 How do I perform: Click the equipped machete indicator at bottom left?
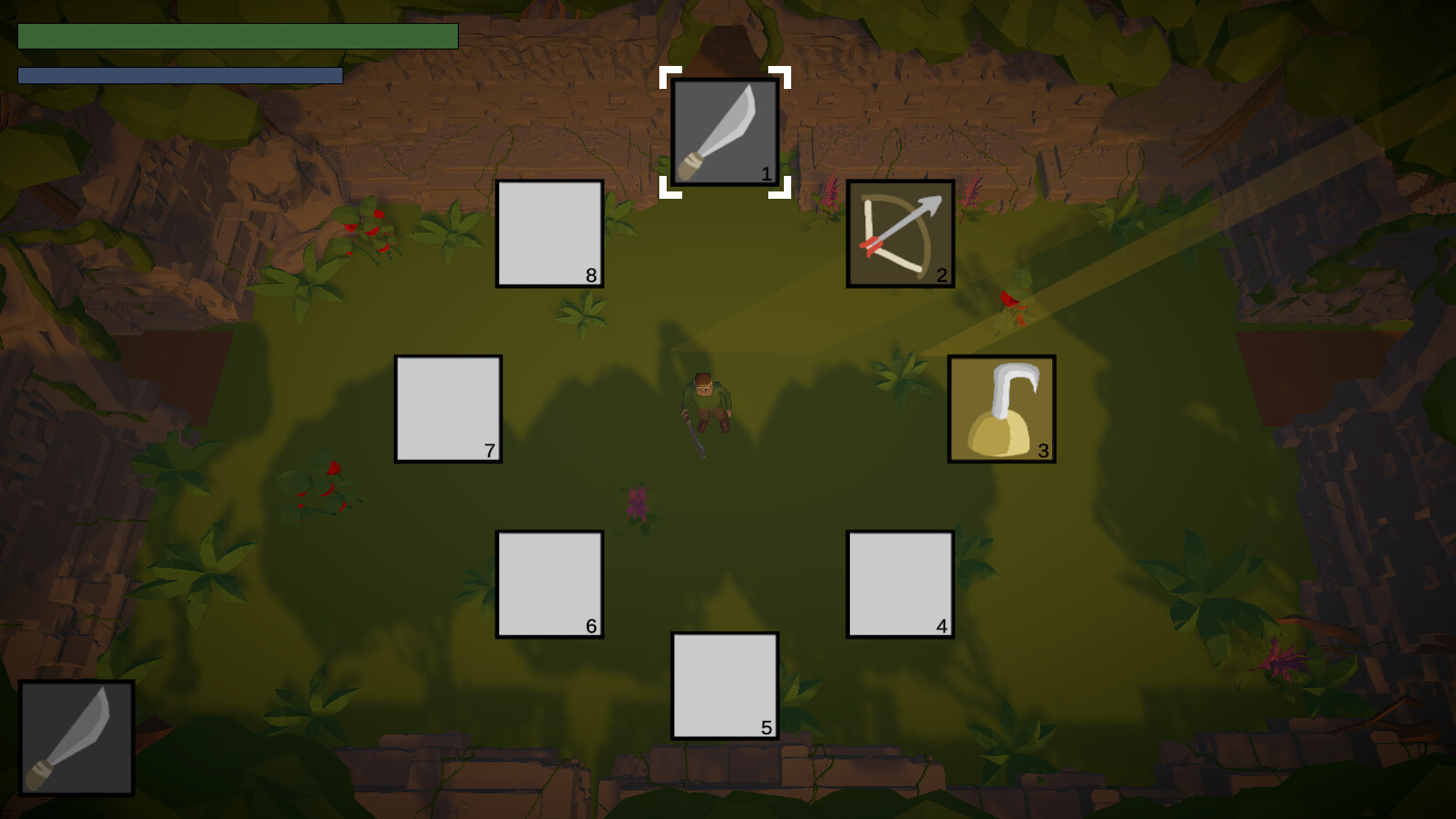[x=78, y=737]
